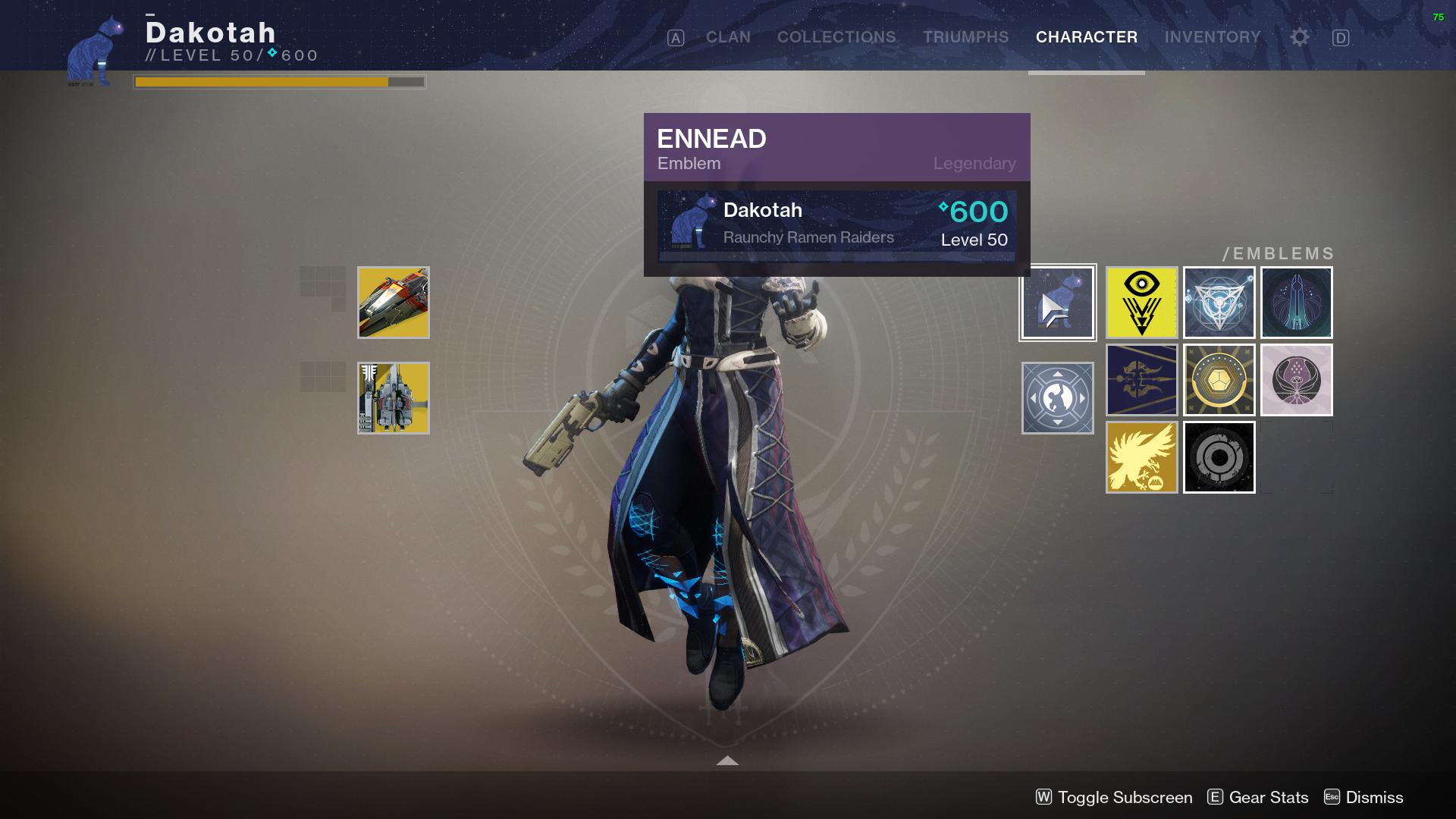1456x819 pixels.
Task: Select the golden eagle Crucible emblem
Action: 1141,457
